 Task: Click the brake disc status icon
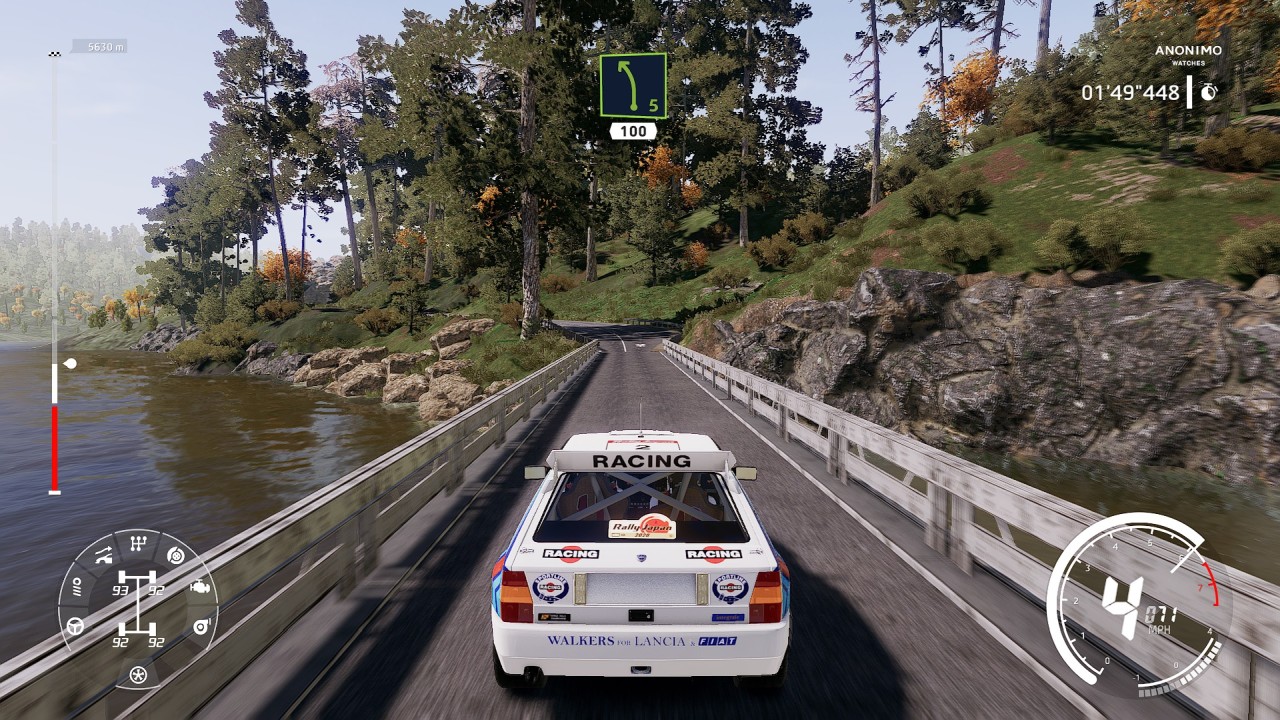[176, 556]
